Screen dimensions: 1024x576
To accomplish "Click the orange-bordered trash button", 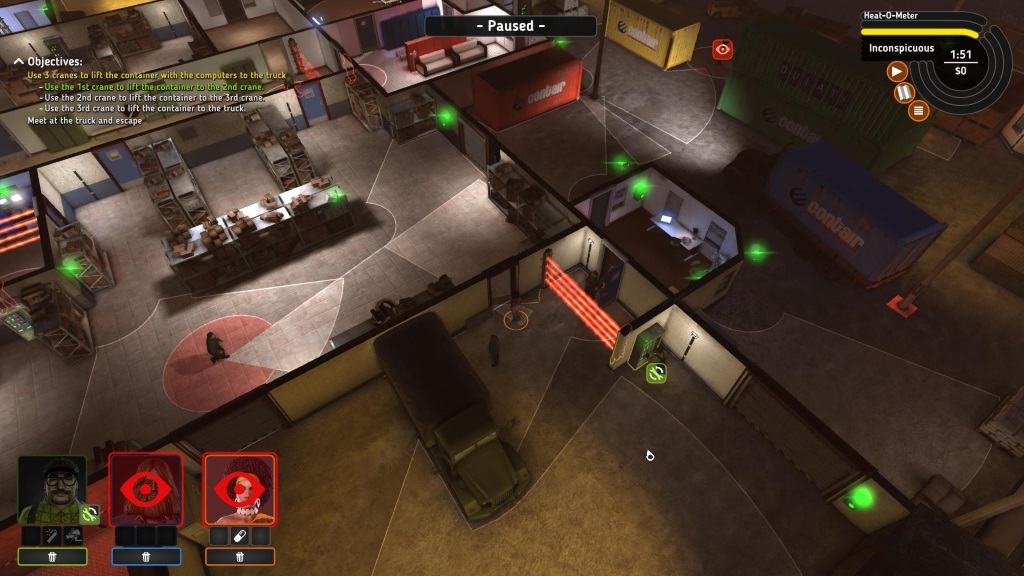I will (240, 557).
